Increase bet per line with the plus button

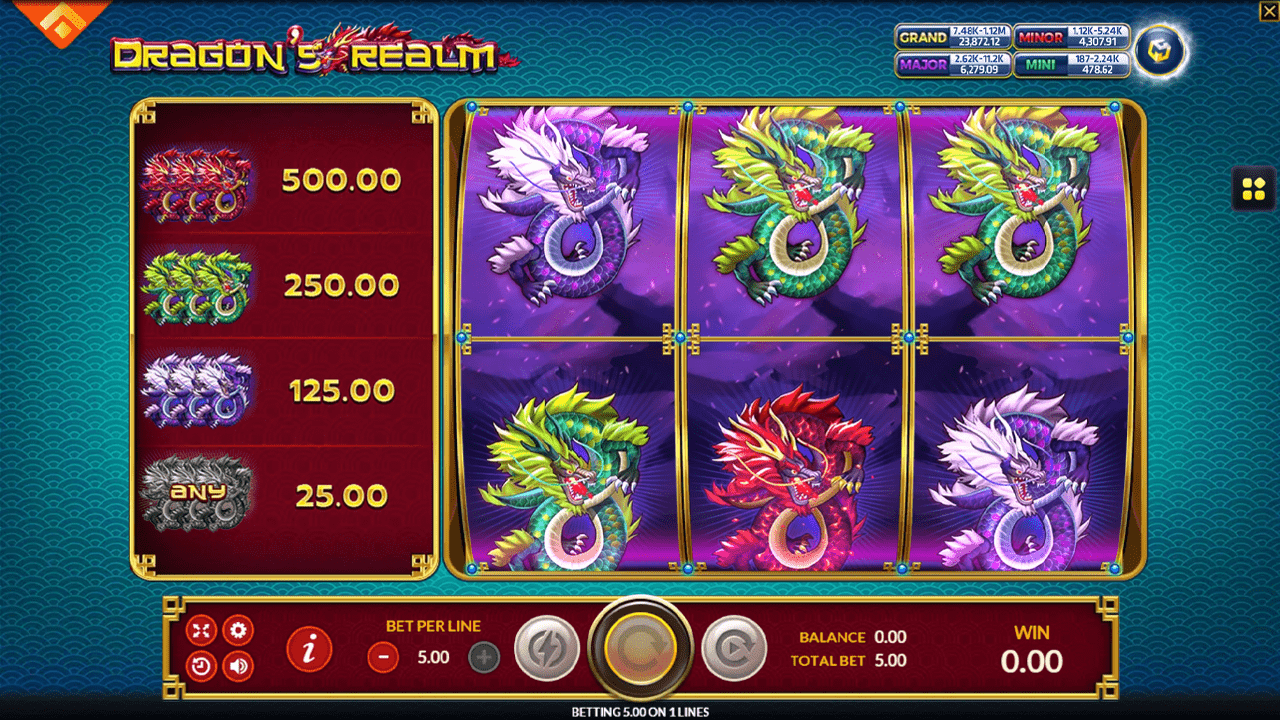click(485, 658)
